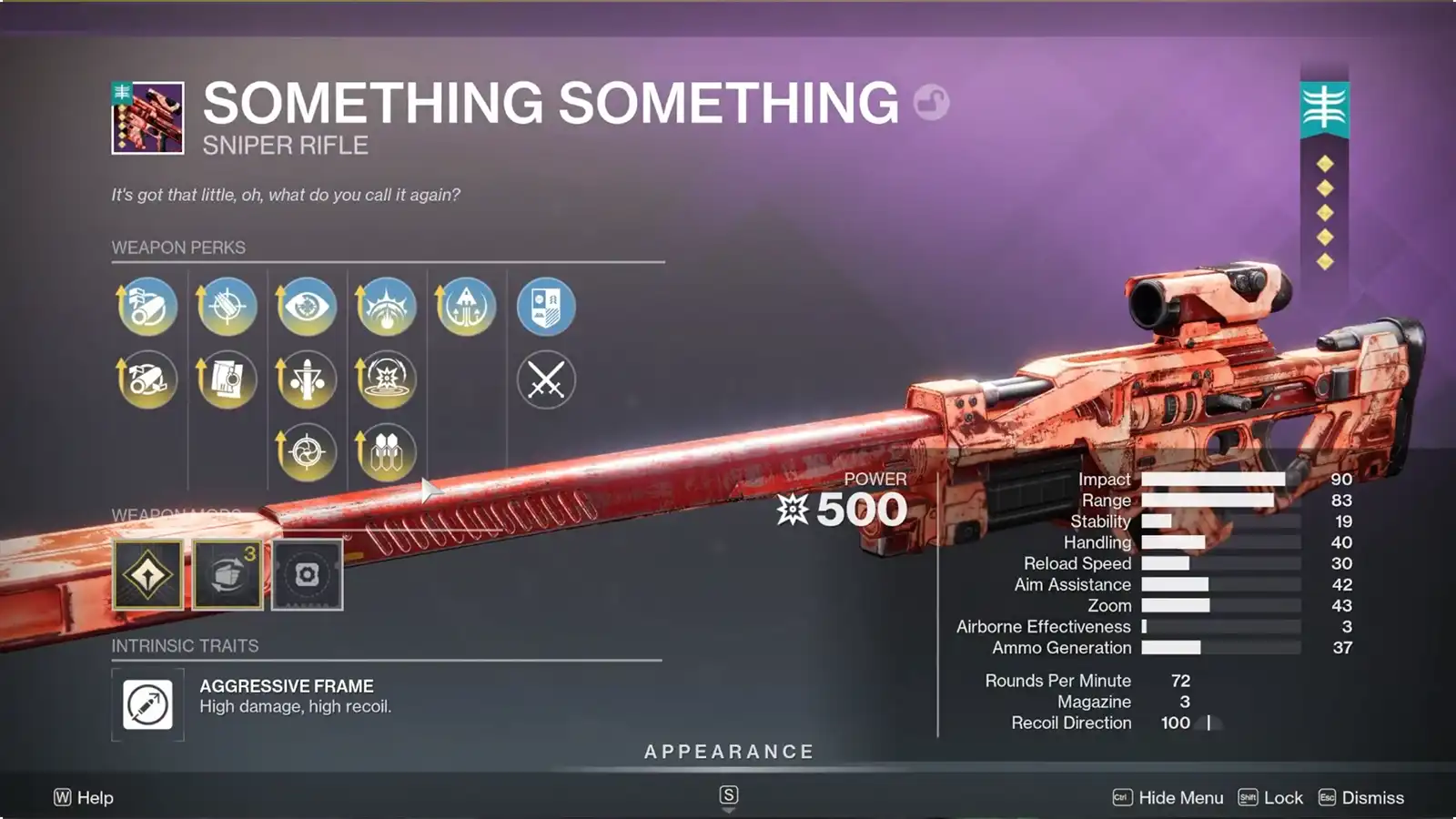
Task: Click the mod slot showing quantity 3
Action: pyautogui.click(x=226, y=573)
